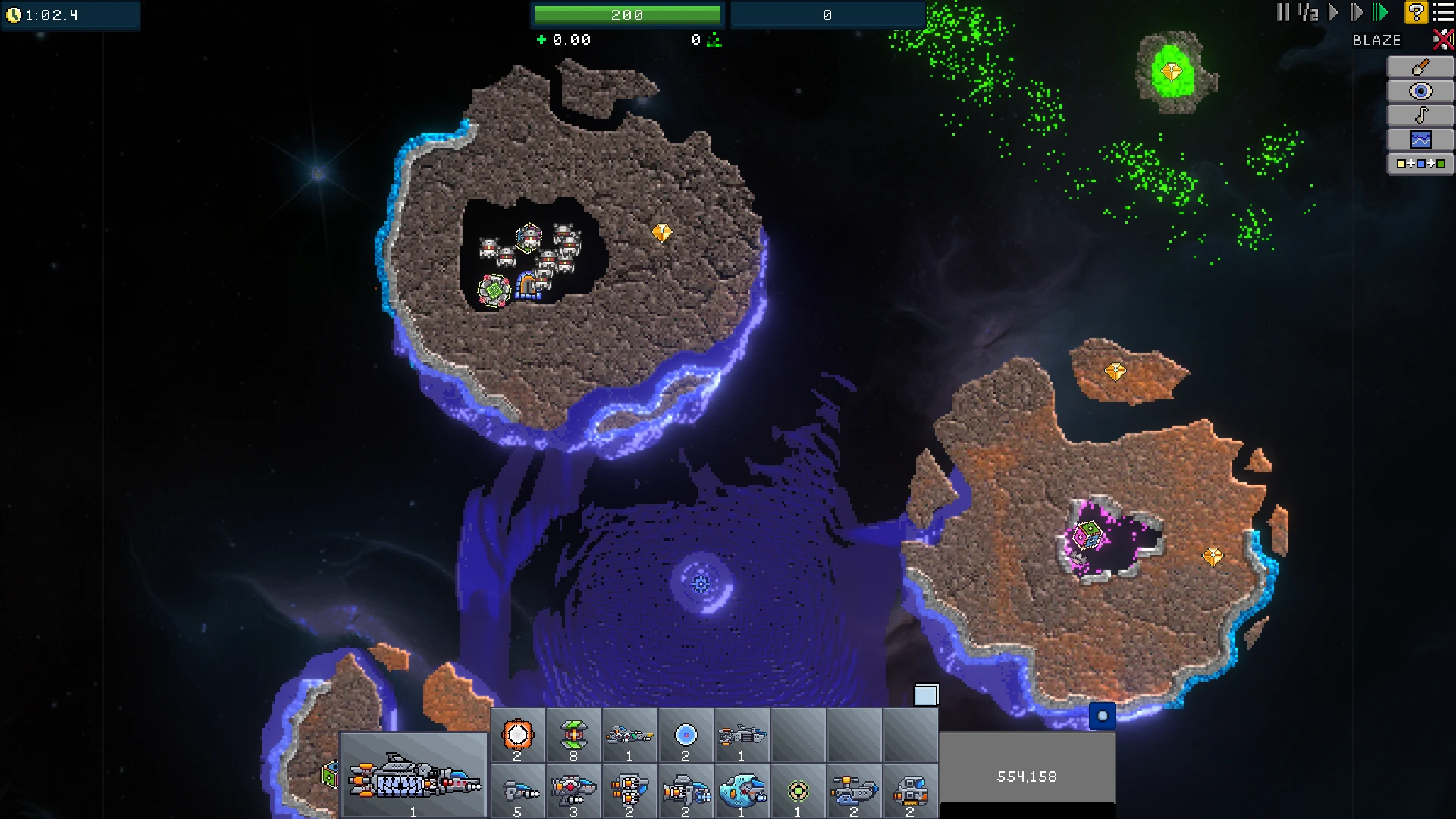Toggle the muted speaker icon
Screen dimensions: 1456x819
tap(1442, 39)
